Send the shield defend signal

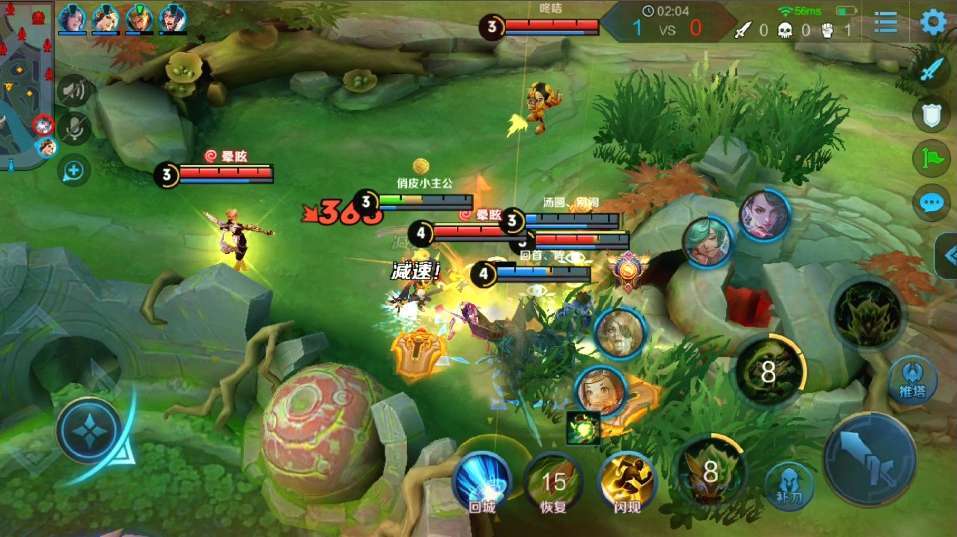[931, 114]
